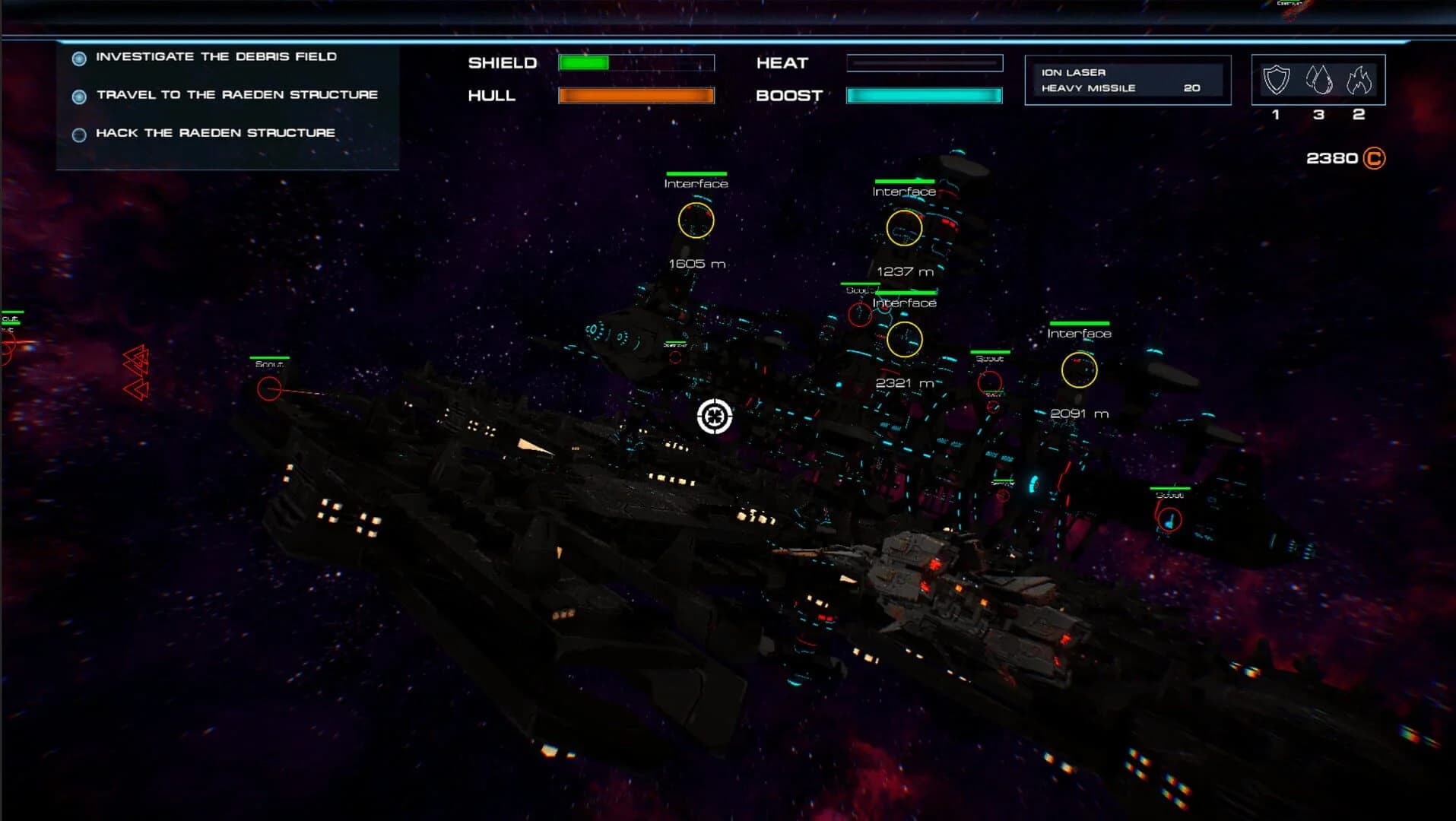1456x821 pixels.
Task: Select the HEAVY MISSILE weapon entry
Action: [1087, 87]
